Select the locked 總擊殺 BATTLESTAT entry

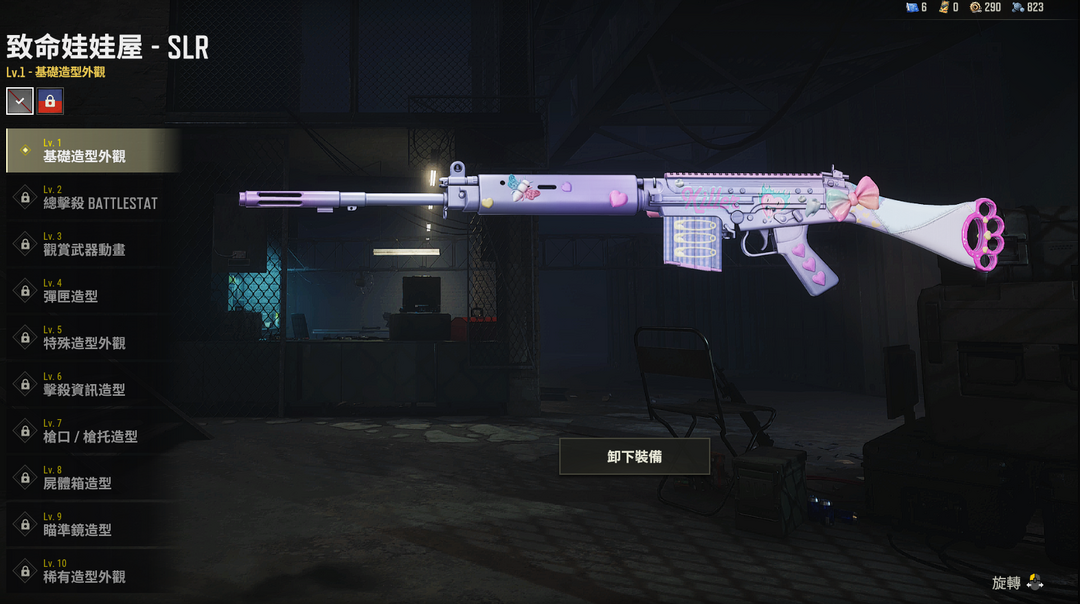coord(92,197)
